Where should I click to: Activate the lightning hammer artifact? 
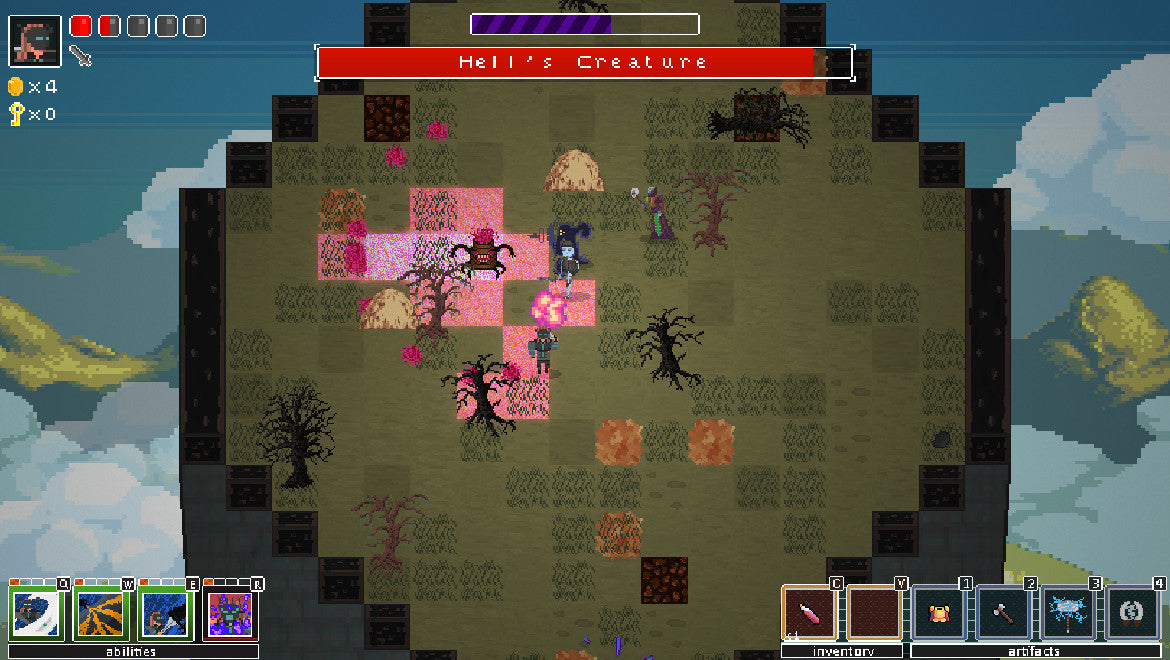tap(1068, 613)
